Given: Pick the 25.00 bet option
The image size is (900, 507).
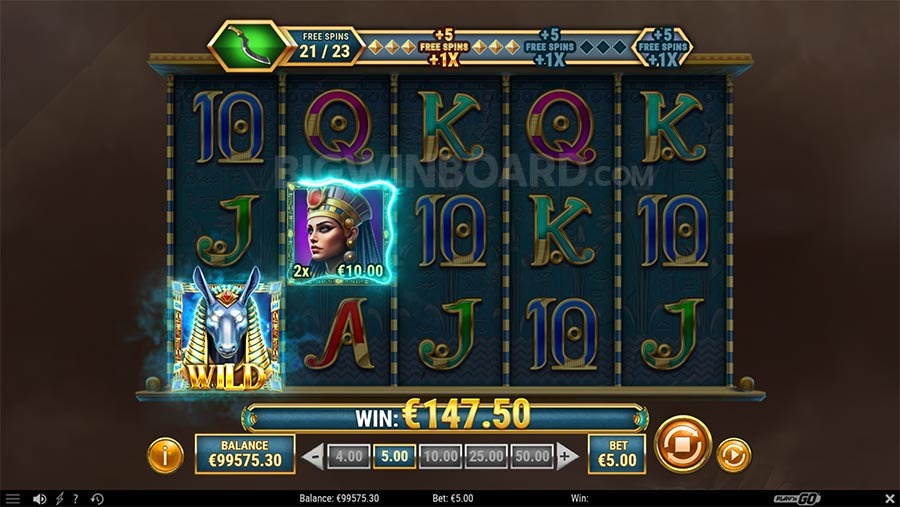Looking at the screenshot, I should click(487, 457).
